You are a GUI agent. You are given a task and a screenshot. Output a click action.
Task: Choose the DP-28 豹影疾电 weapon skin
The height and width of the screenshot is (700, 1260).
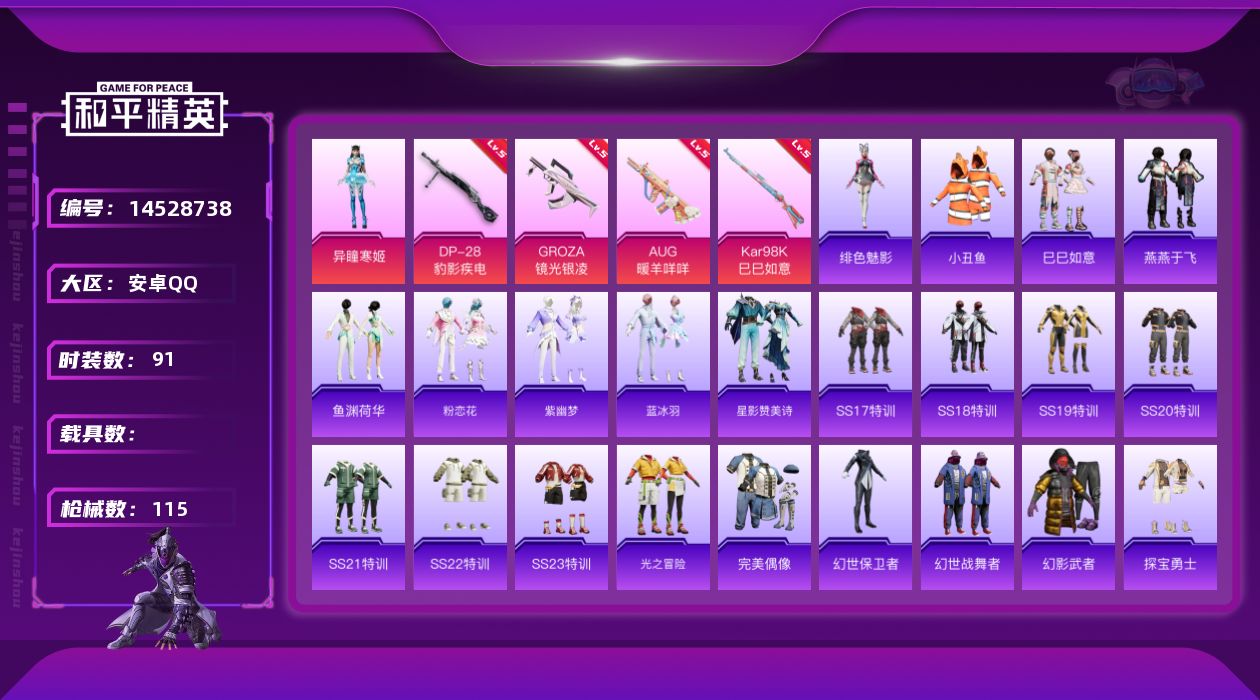click(460, 211)
